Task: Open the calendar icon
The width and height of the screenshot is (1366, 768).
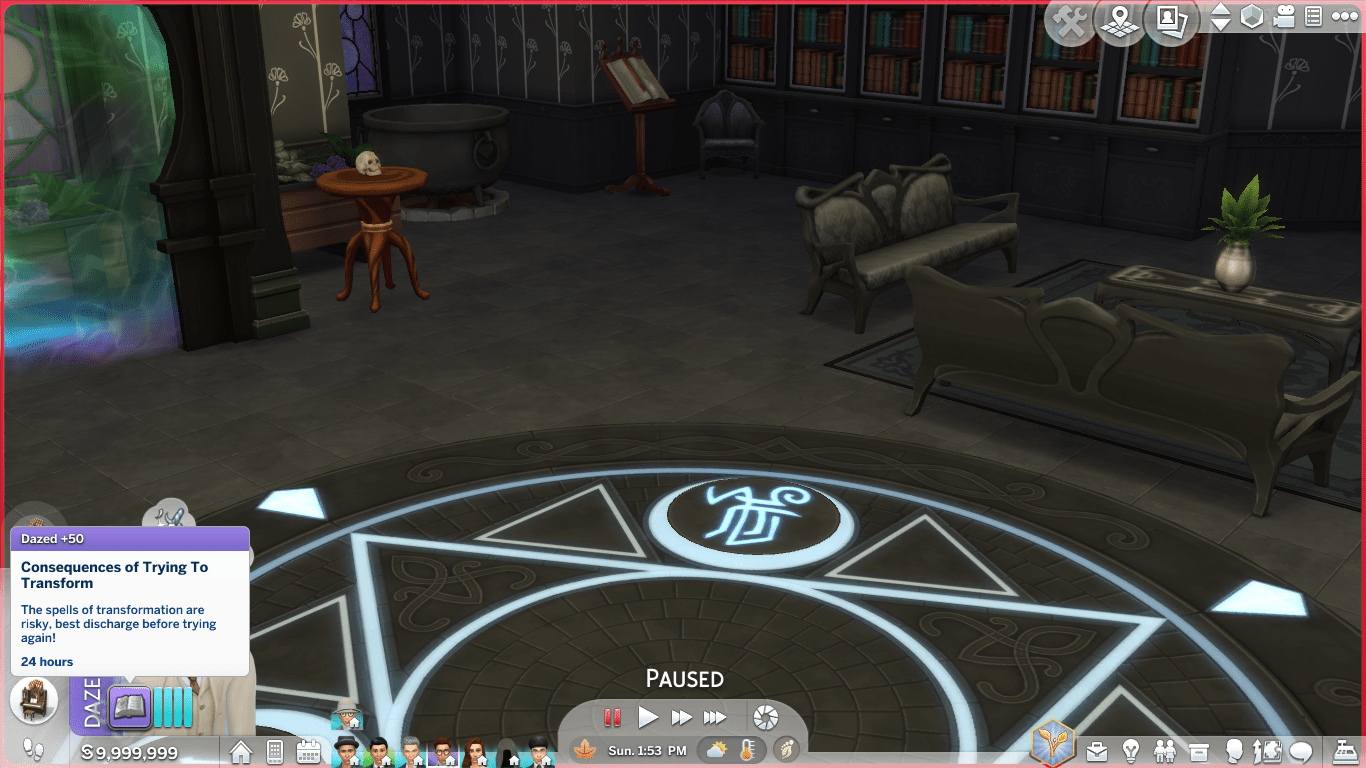Action: [x=308, y=752]
